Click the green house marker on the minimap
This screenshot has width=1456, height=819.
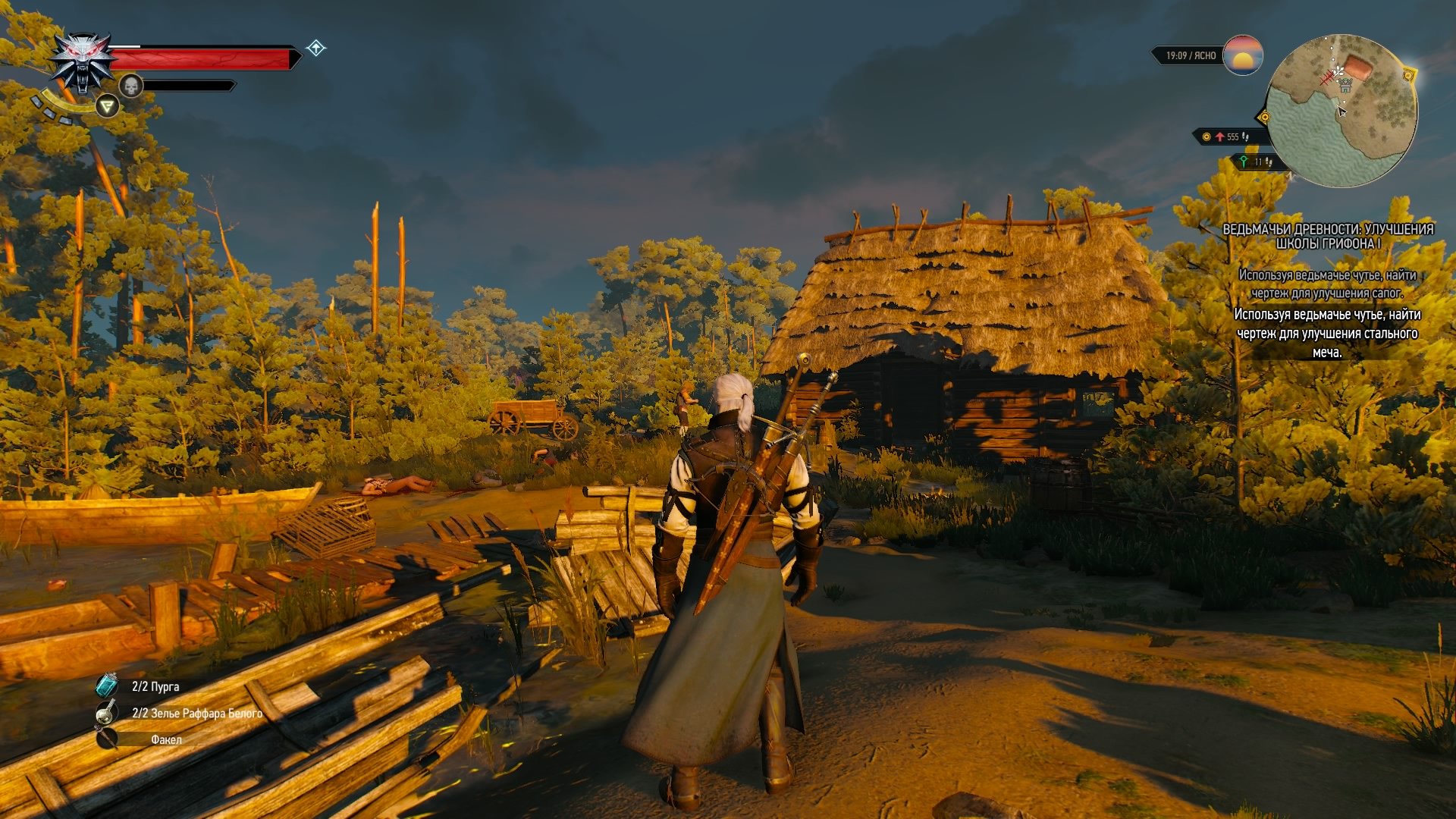(x=1345, y=86)
